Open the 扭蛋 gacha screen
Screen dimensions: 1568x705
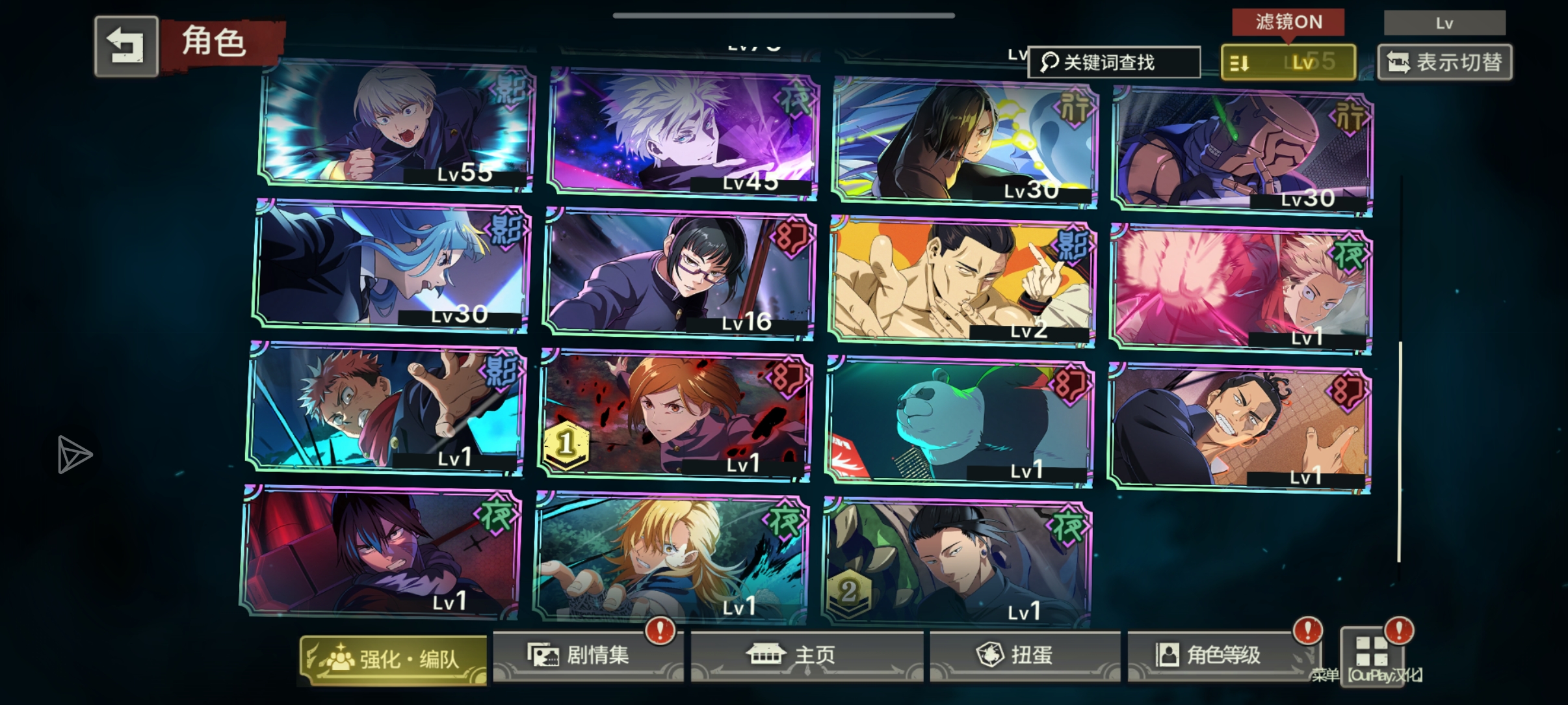coord(1025,655)
